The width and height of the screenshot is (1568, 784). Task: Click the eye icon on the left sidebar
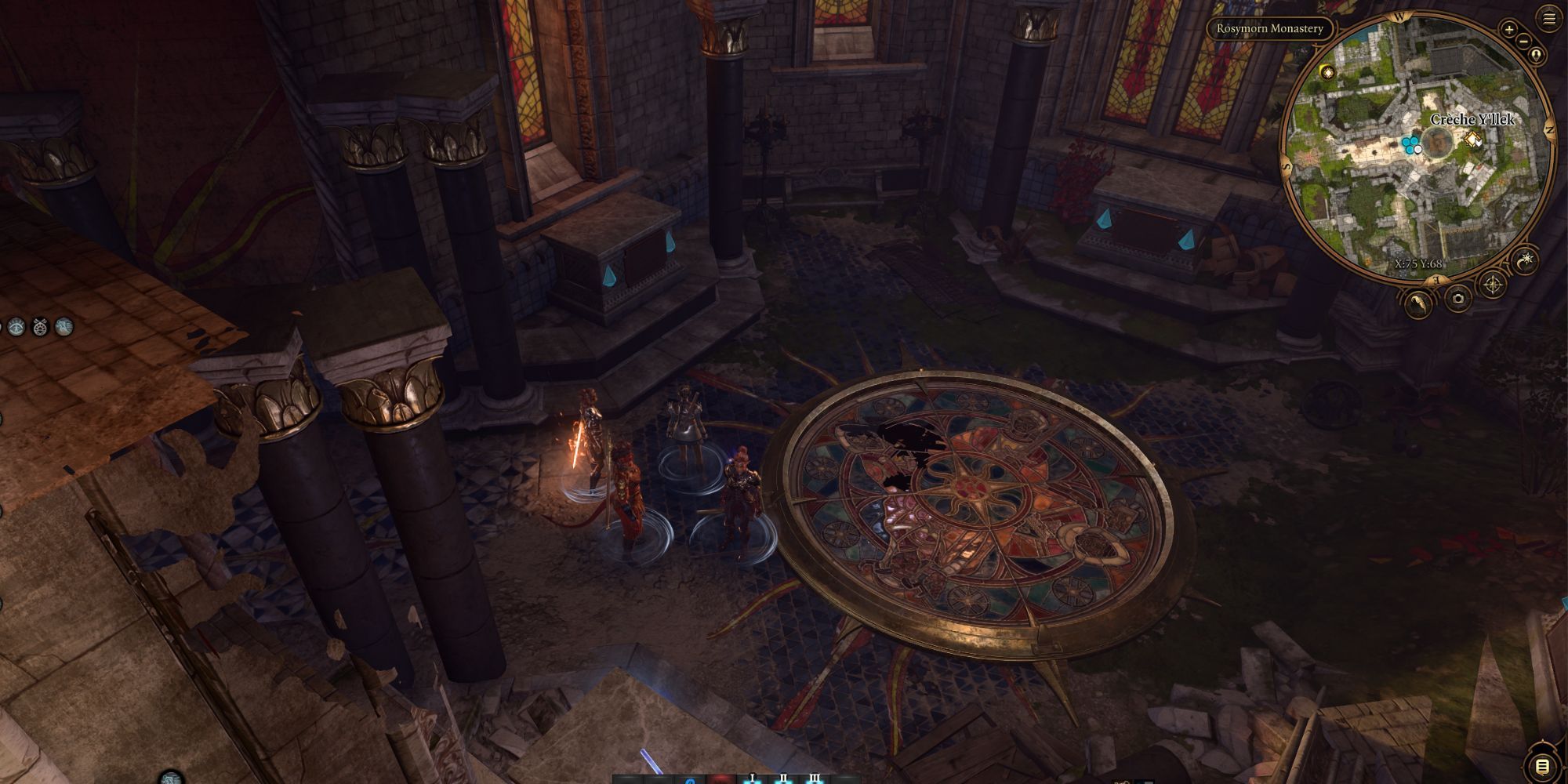point(16,326)
